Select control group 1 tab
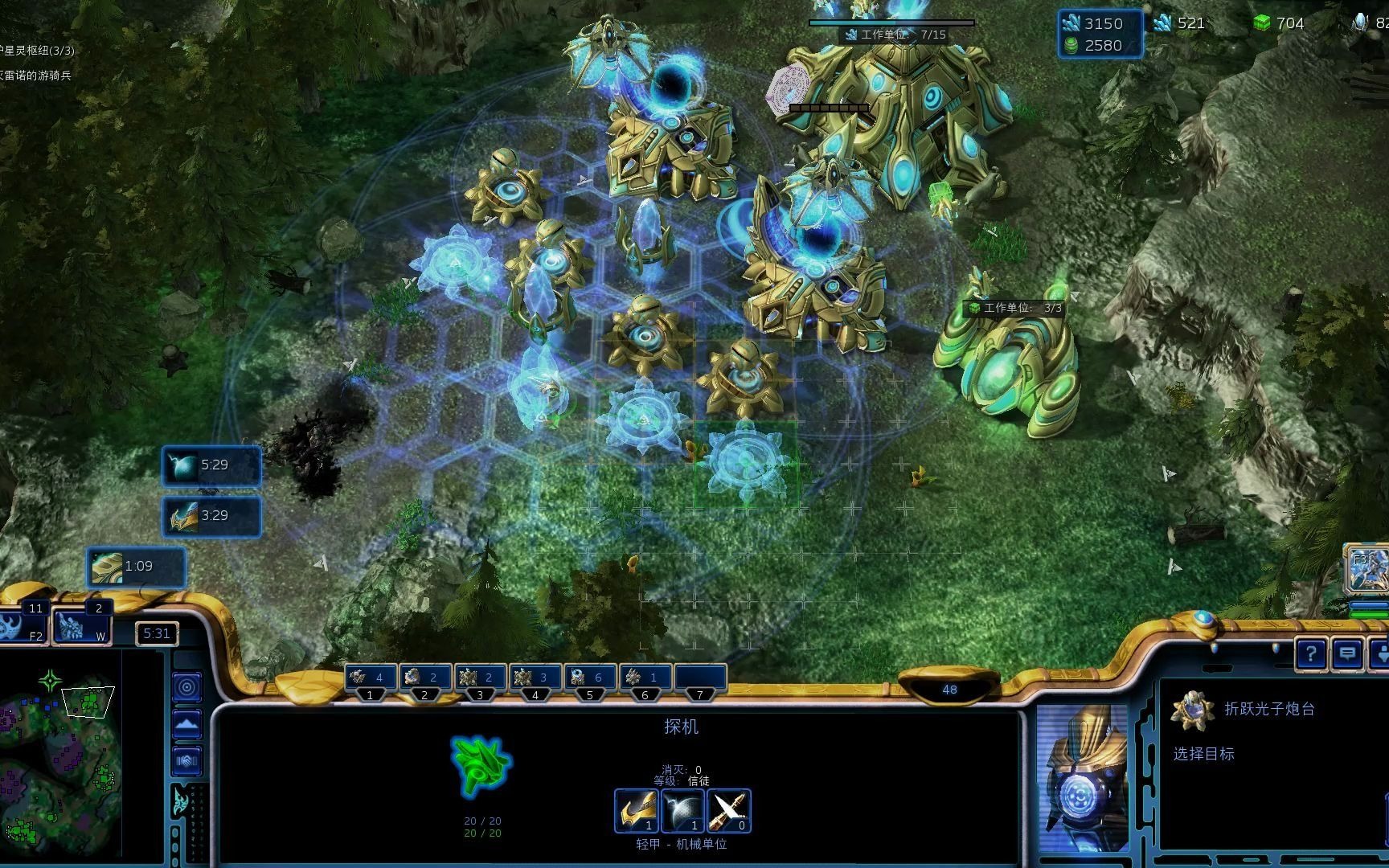The image size is (1389, 868). click(x=371, y=679)
